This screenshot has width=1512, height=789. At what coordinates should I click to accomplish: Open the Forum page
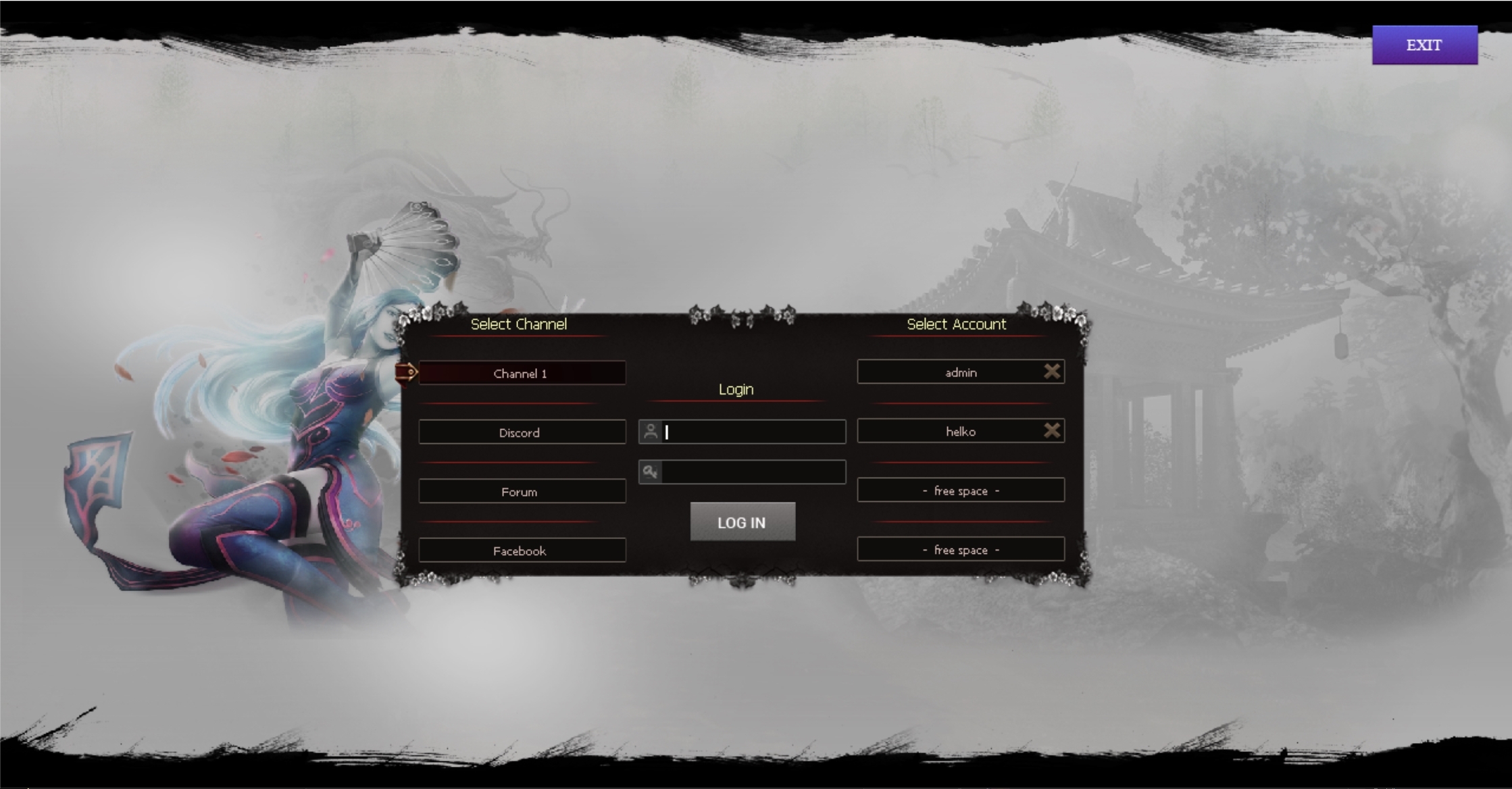pos(522,491)
